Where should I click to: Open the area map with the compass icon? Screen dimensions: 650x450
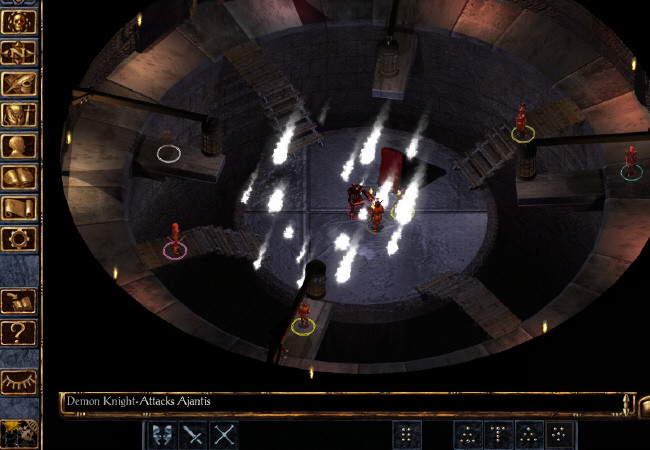(x=20, y=52)
